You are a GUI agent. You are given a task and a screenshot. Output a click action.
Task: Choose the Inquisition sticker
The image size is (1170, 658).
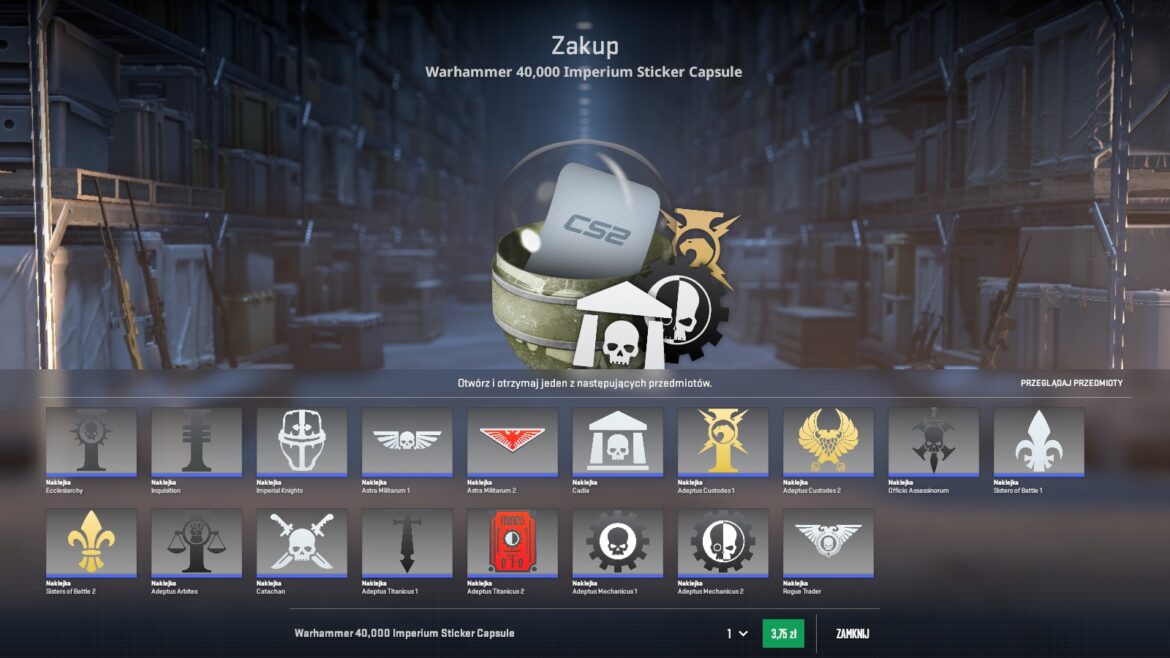(196, 441)
